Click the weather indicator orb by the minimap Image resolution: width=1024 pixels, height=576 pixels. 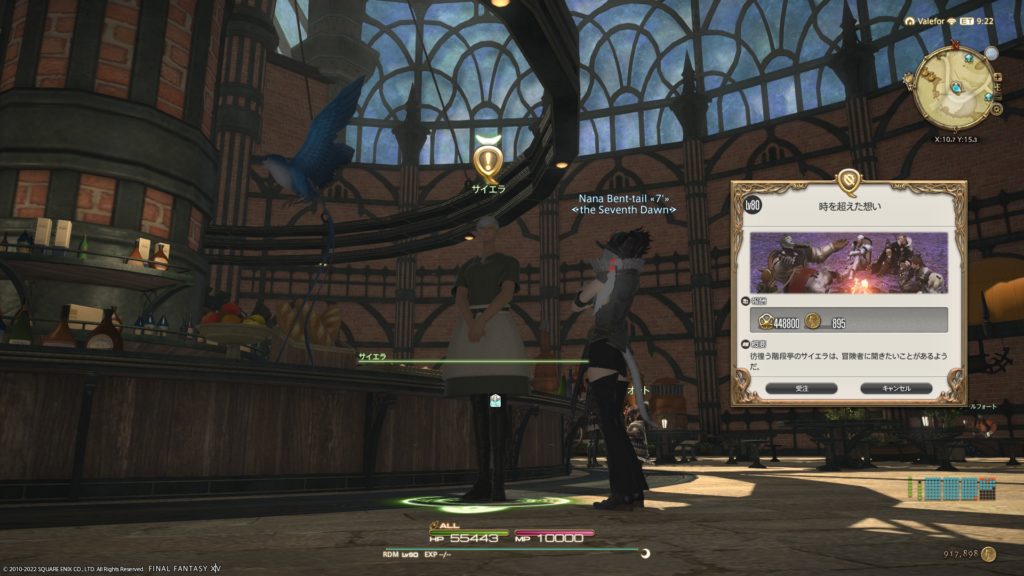point(991,53)
